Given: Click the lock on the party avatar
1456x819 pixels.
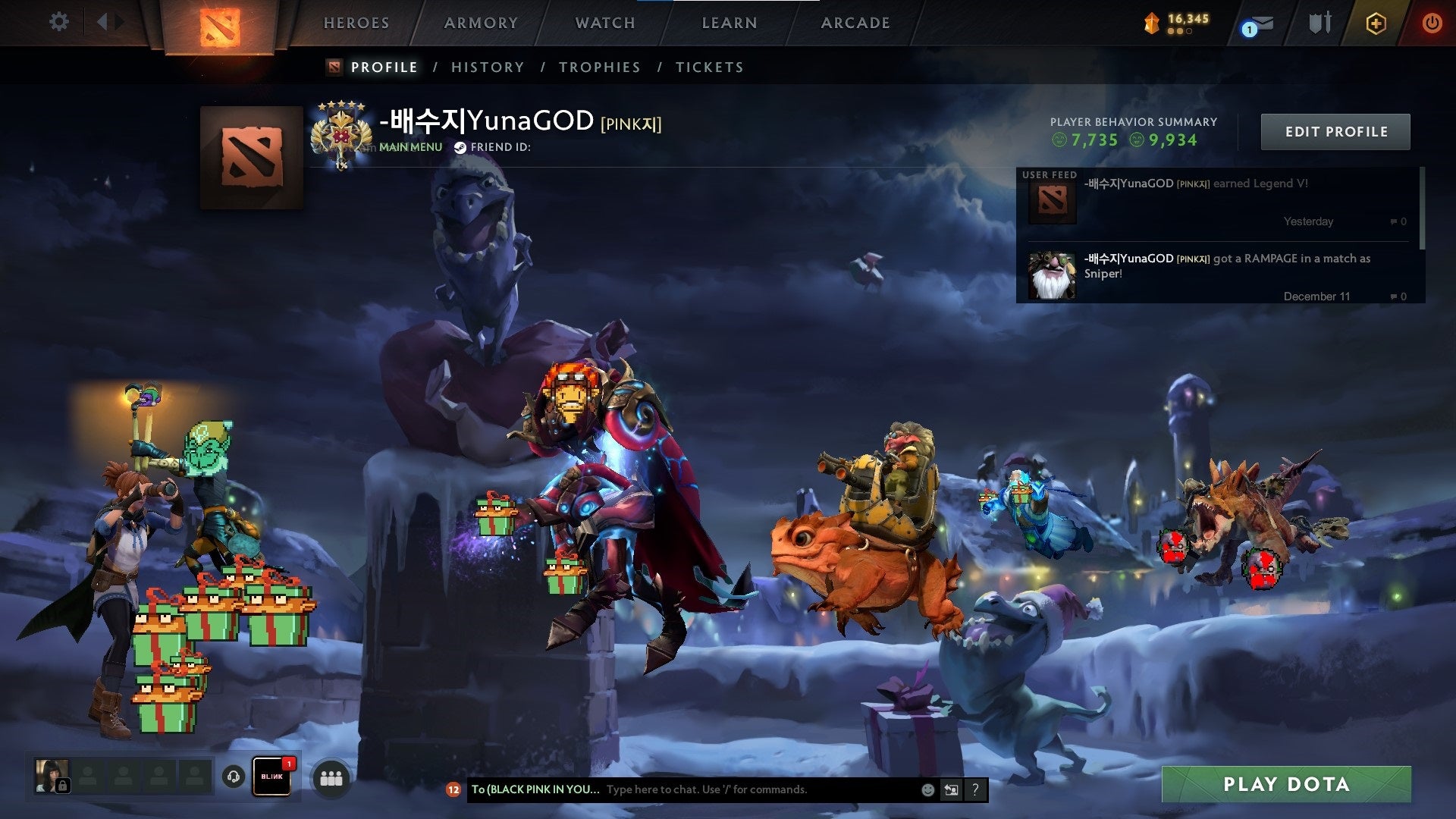Looking at the screenshot, I should (x=62, y=787).
